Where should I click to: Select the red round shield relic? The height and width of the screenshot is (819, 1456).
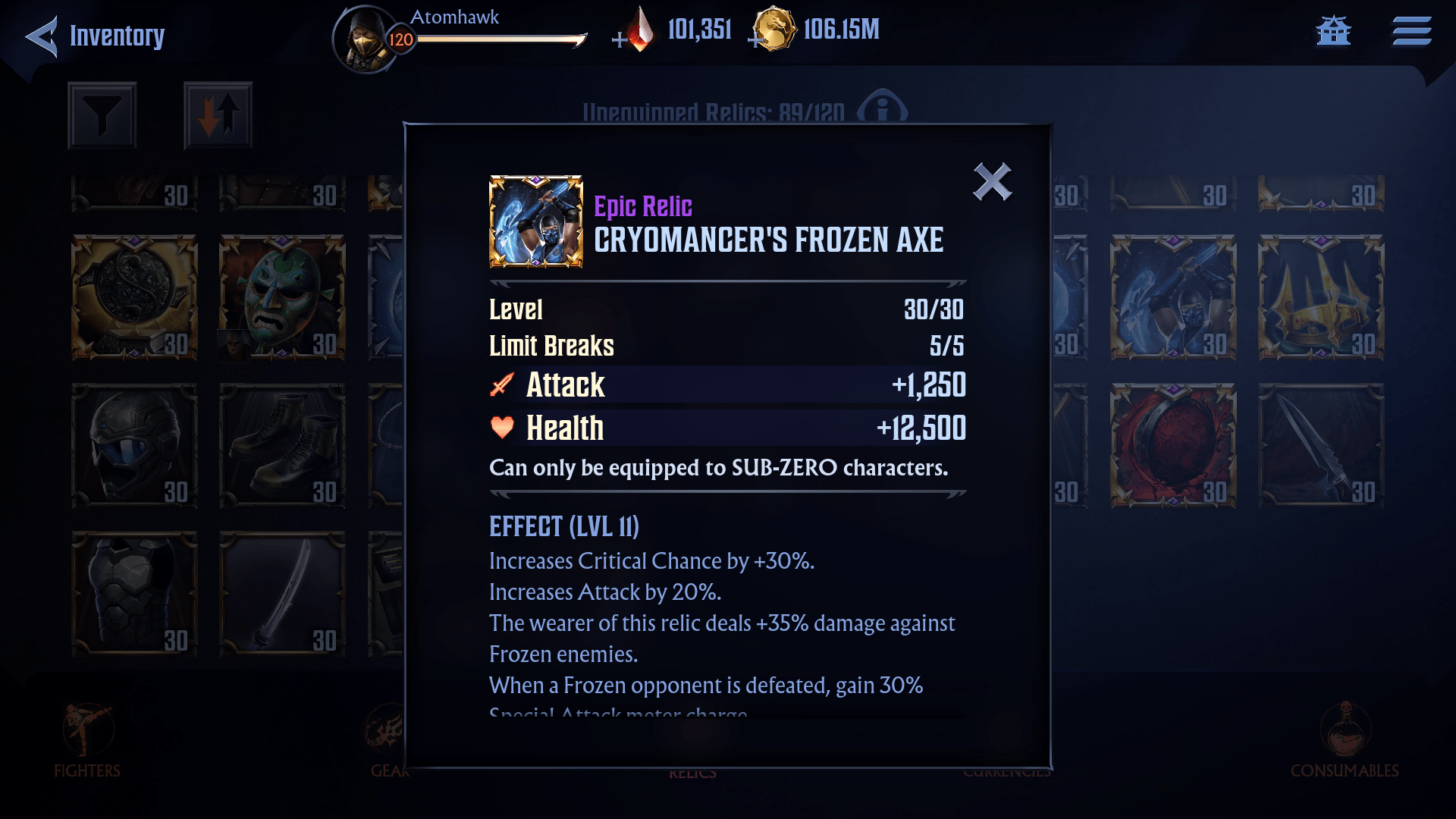click(1173, 445)
